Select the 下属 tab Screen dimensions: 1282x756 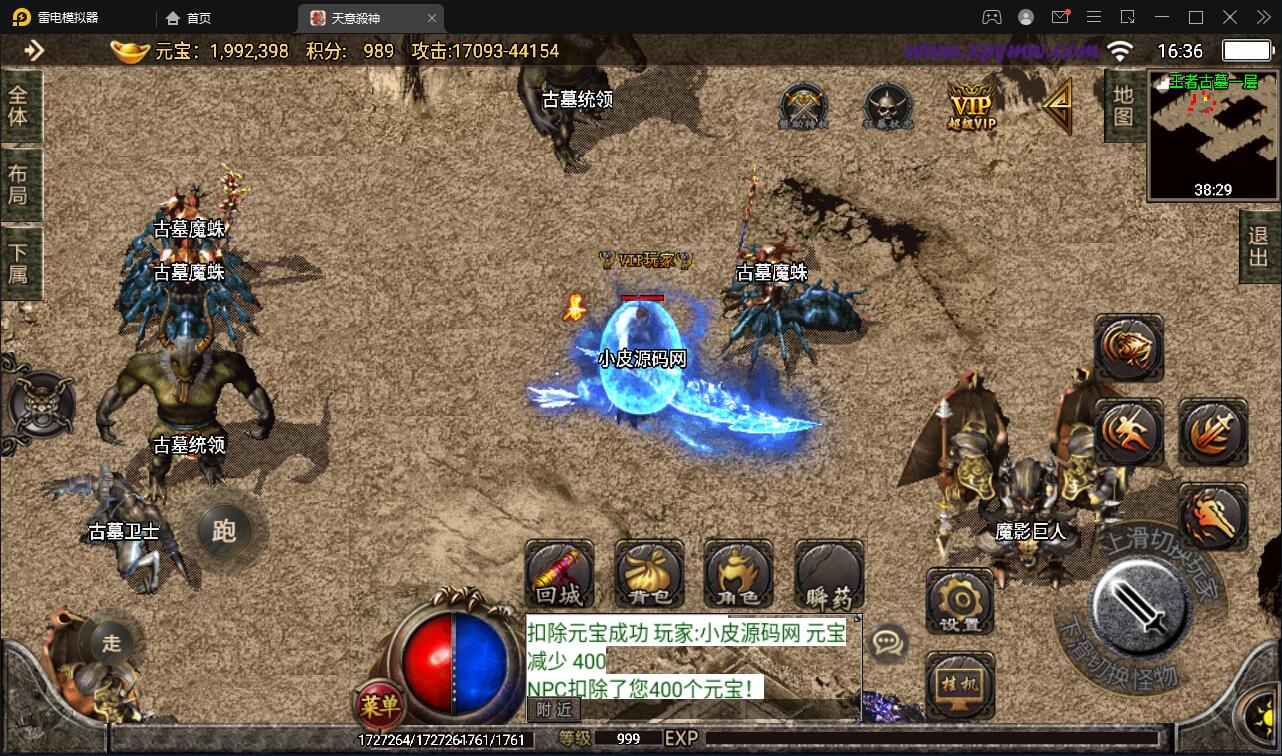coord(19,262)
